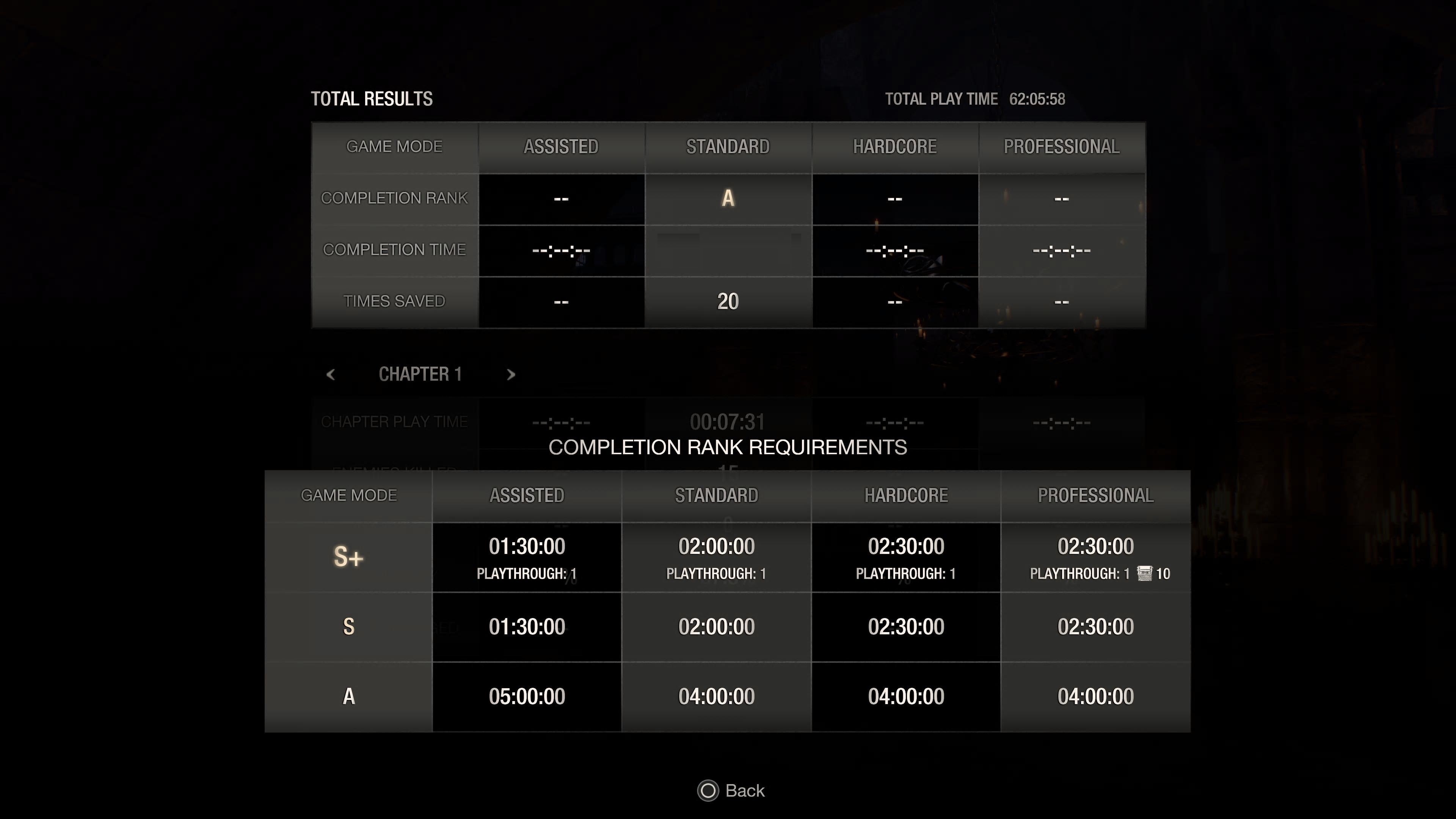Switch to the HARDCORE column header
The width and height of the screenshot is (1456, 819).
895,146
